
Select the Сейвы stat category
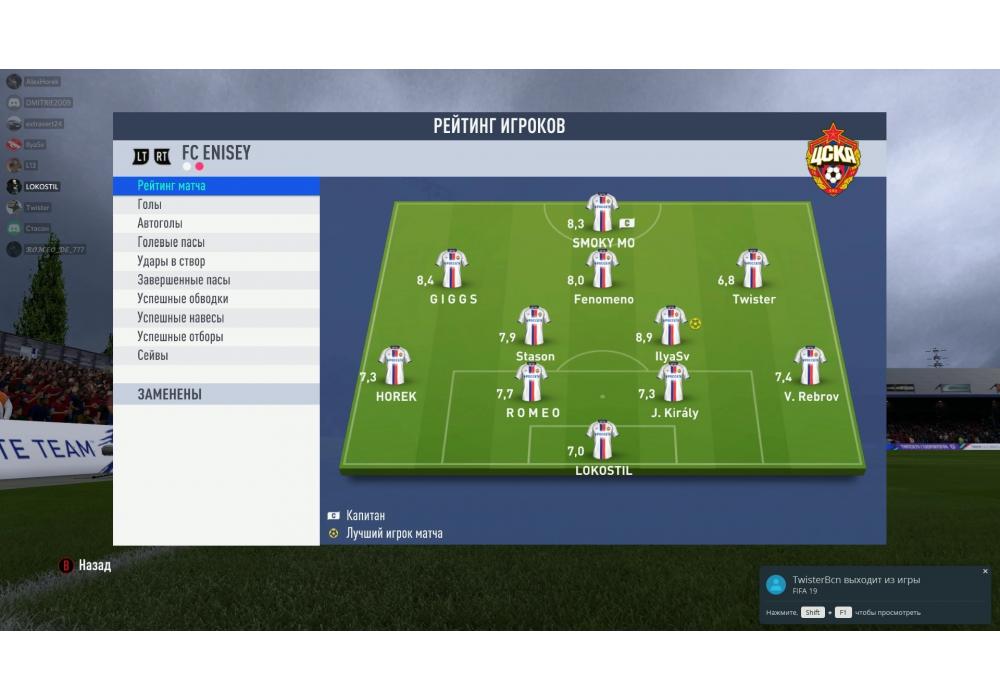pos(216,356)
